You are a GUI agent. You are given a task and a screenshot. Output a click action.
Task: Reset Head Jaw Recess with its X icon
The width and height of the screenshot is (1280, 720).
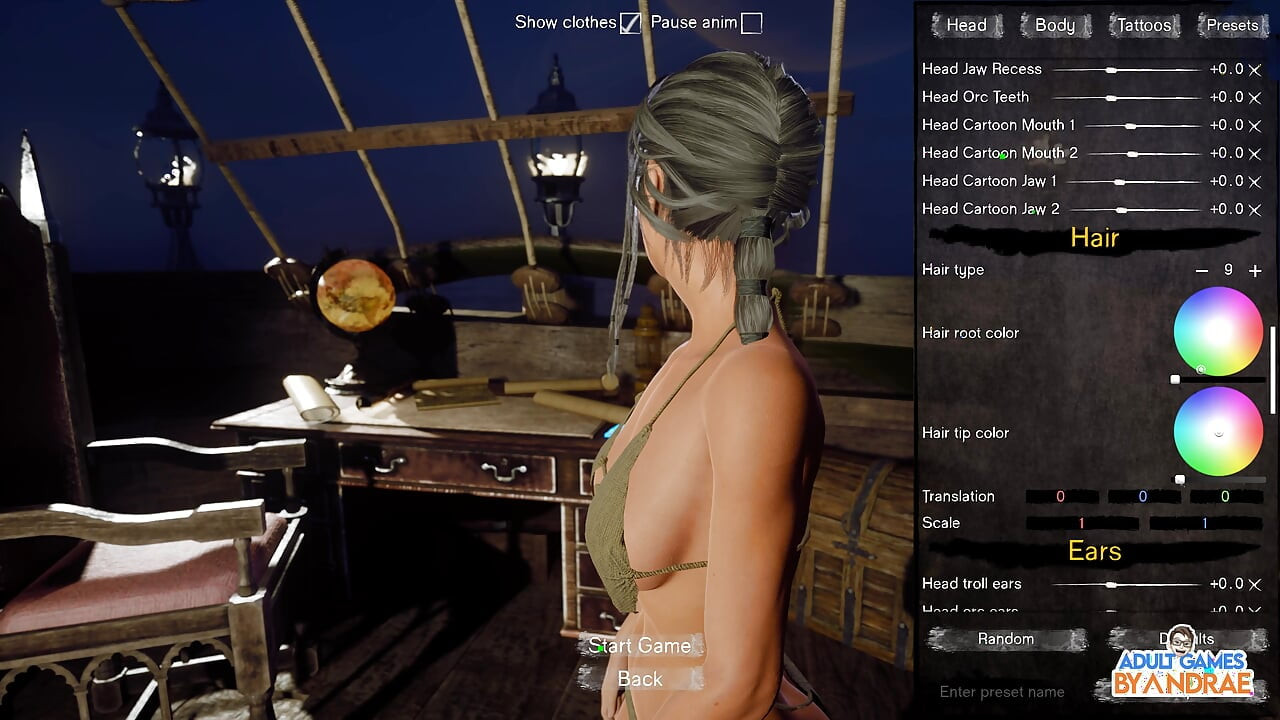[x=1256, y=69]
